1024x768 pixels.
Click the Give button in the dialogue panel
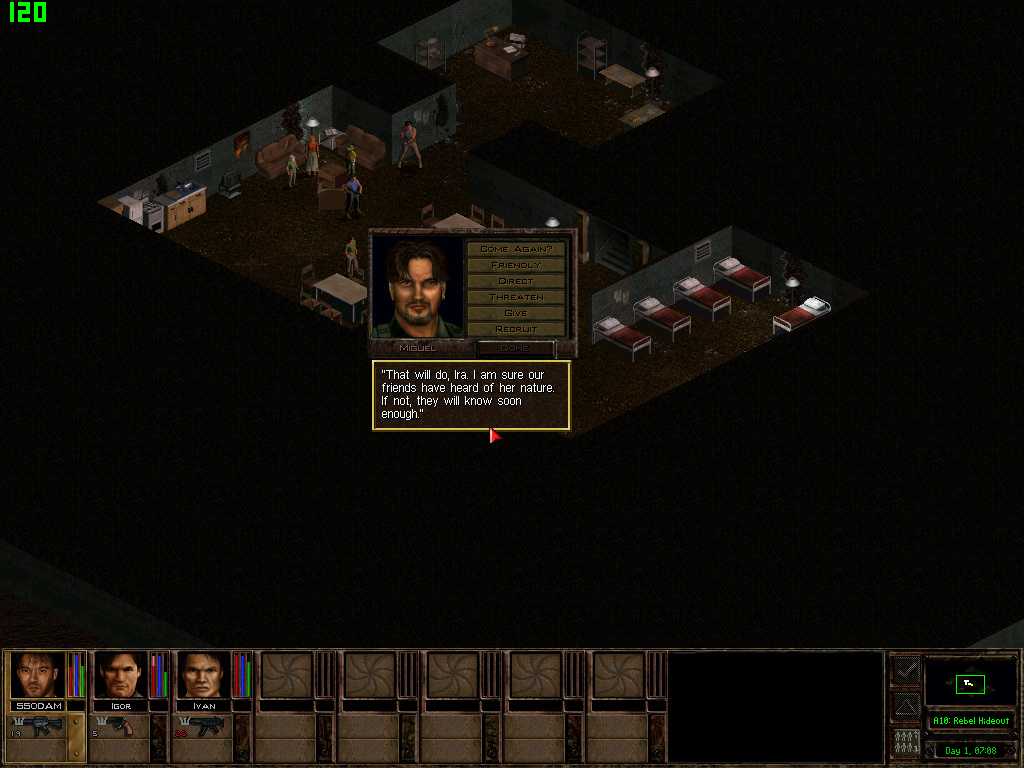(x=516, y=313)
